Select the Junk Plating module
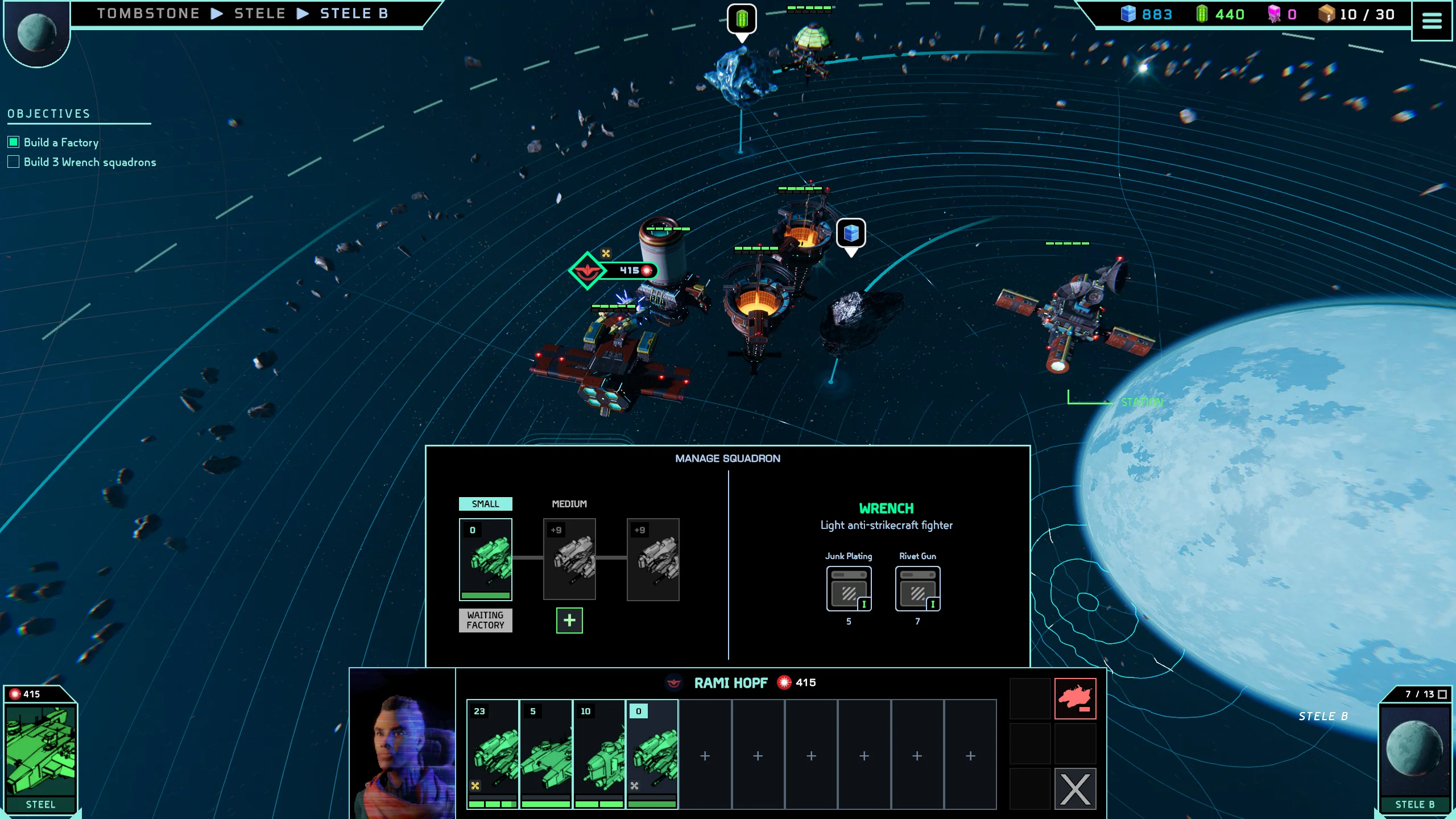Image resolution: width=1456 pixels, height=819 pixels. pyautogui.click(x=849, y=589)
